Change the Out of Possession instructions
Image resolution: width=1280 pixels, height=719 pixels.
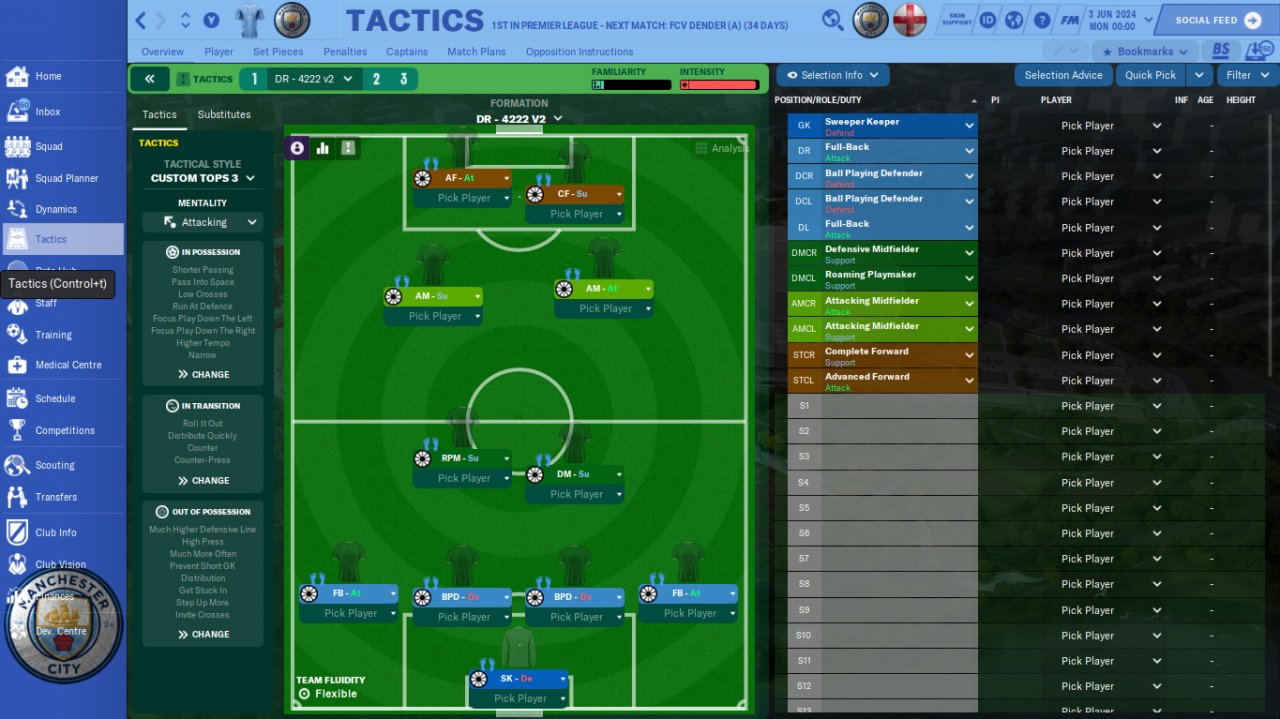point(203,634)
